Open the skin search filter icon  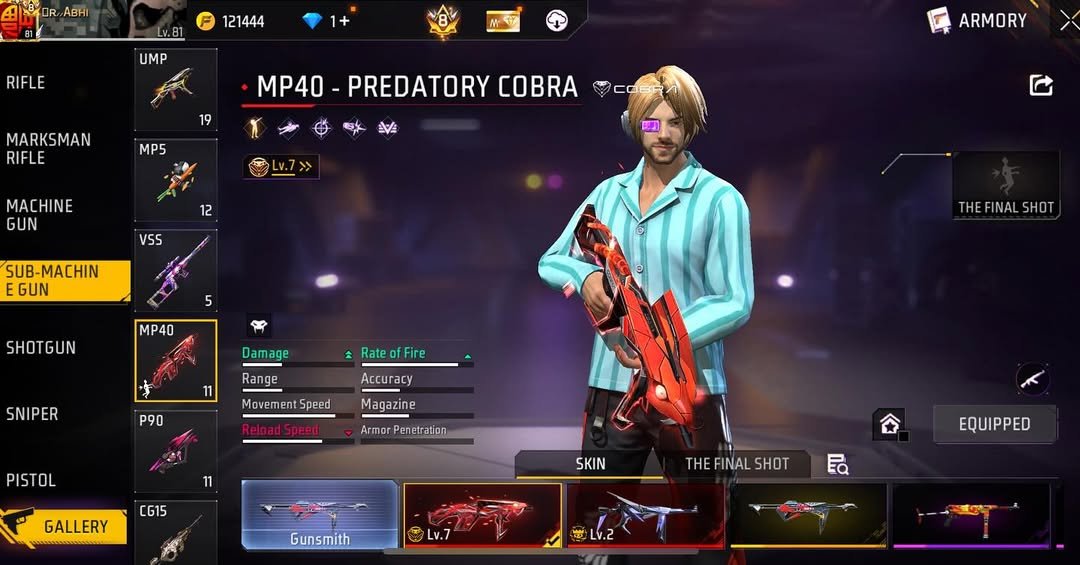pyautogui.click(x=837, y=464)
